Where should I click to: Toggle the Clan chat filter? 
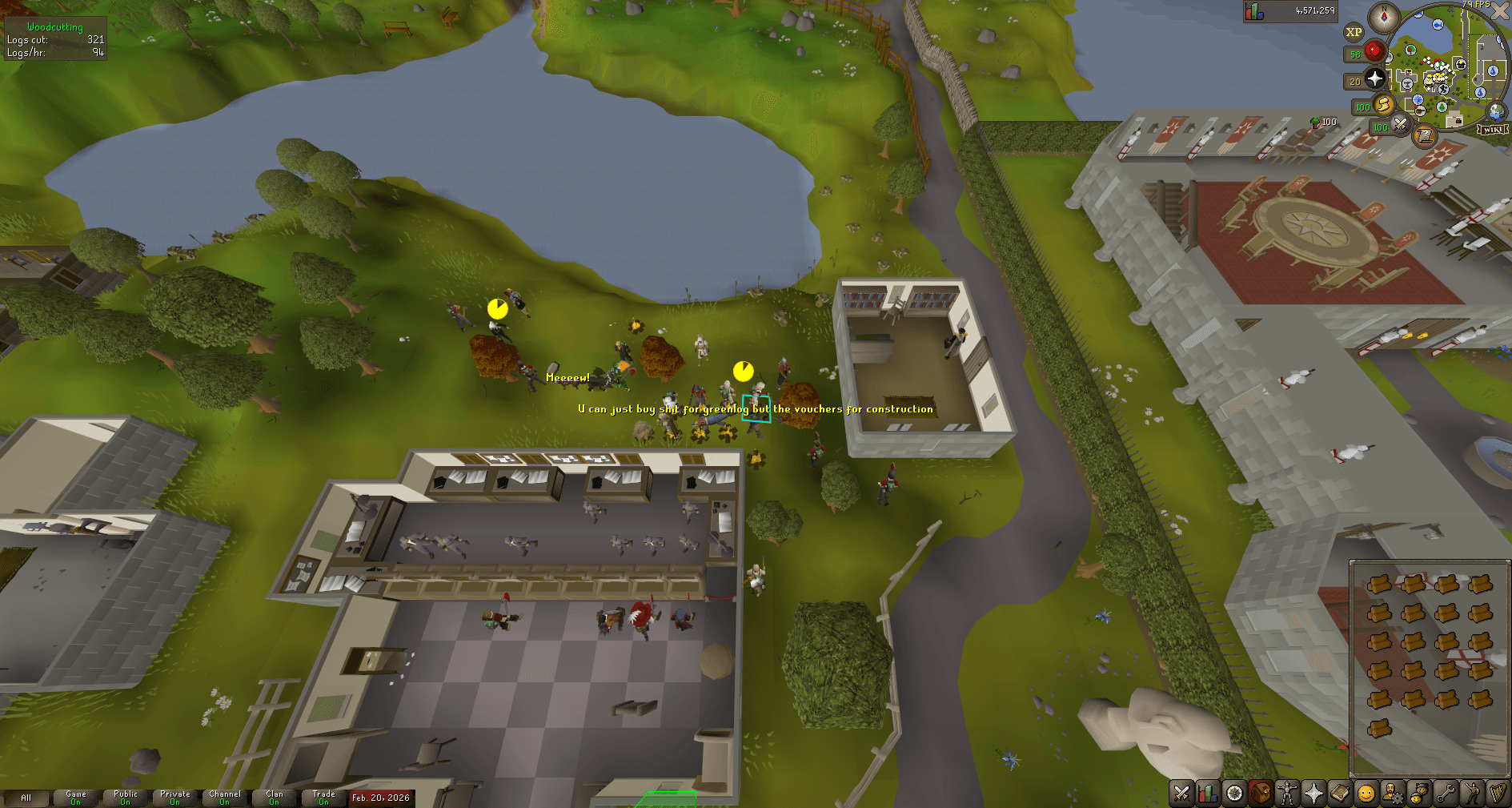(x=274, y=798)
